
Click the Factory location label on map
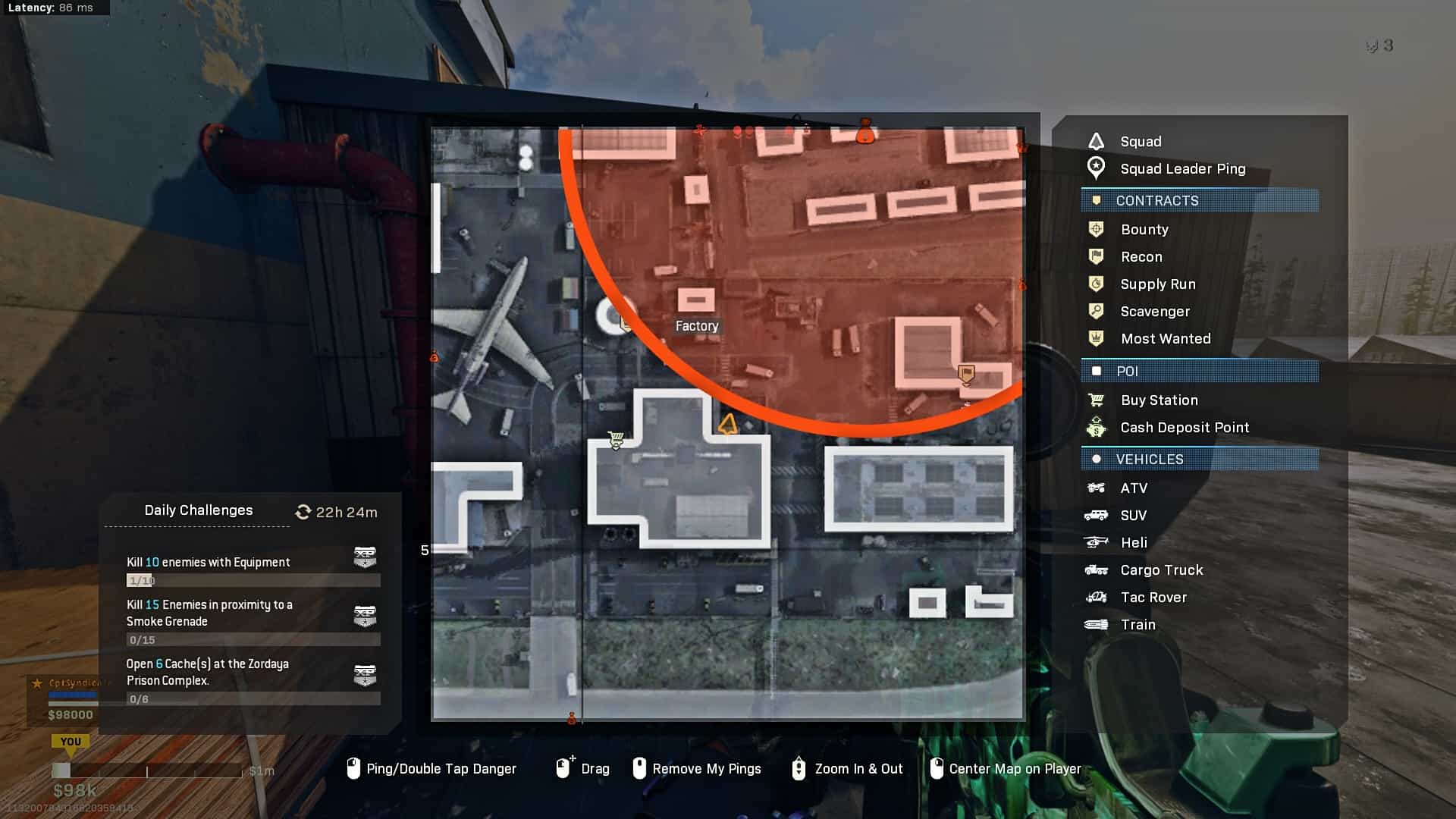[x=696, y=326]
